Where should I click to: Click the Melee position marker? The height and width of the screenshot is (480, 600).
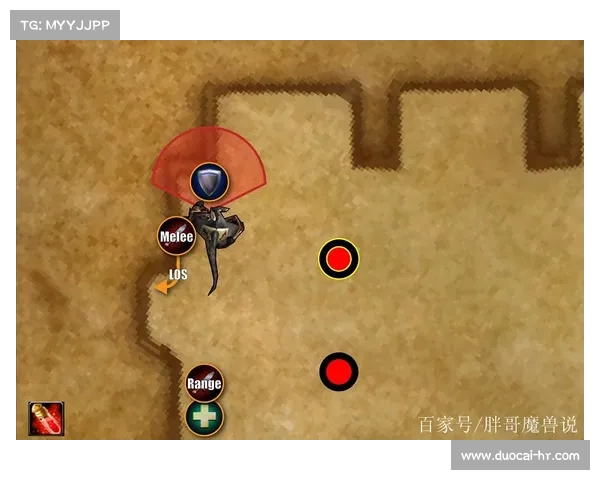click(x=176, y=236)
